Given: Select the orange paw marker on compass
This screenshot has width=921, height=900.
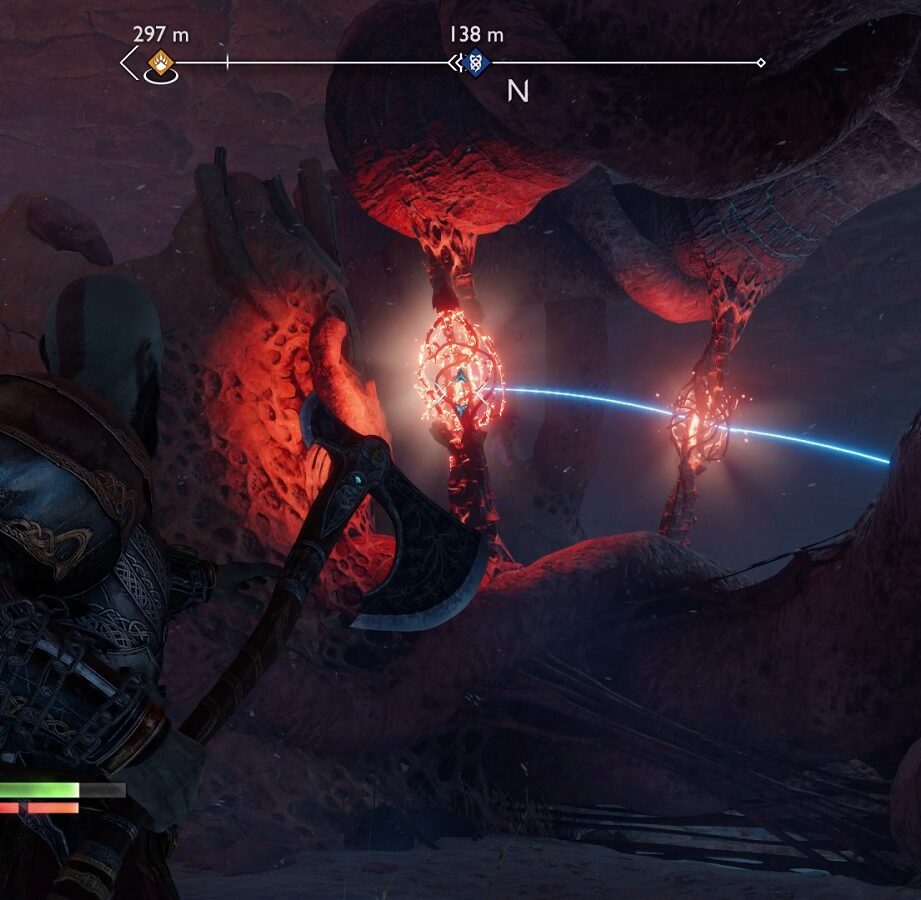Looking at the screenshot, I should pyautogui.click(x=160, y=64).
